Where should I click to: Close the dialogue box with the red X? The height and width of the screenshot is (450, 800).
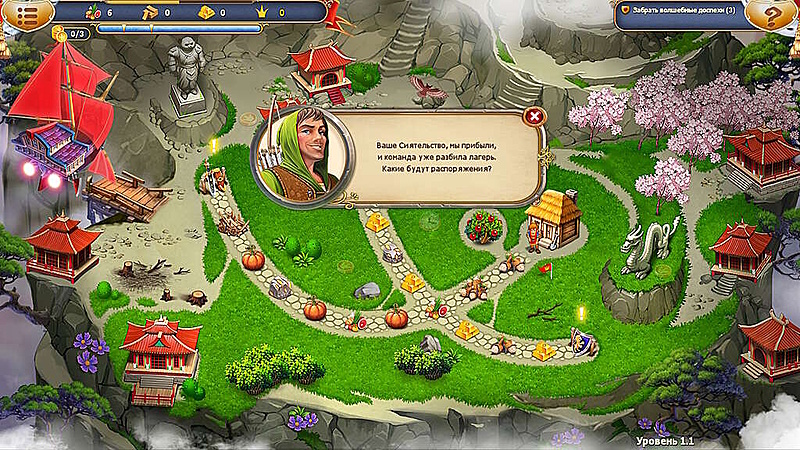tap(535, 116)
